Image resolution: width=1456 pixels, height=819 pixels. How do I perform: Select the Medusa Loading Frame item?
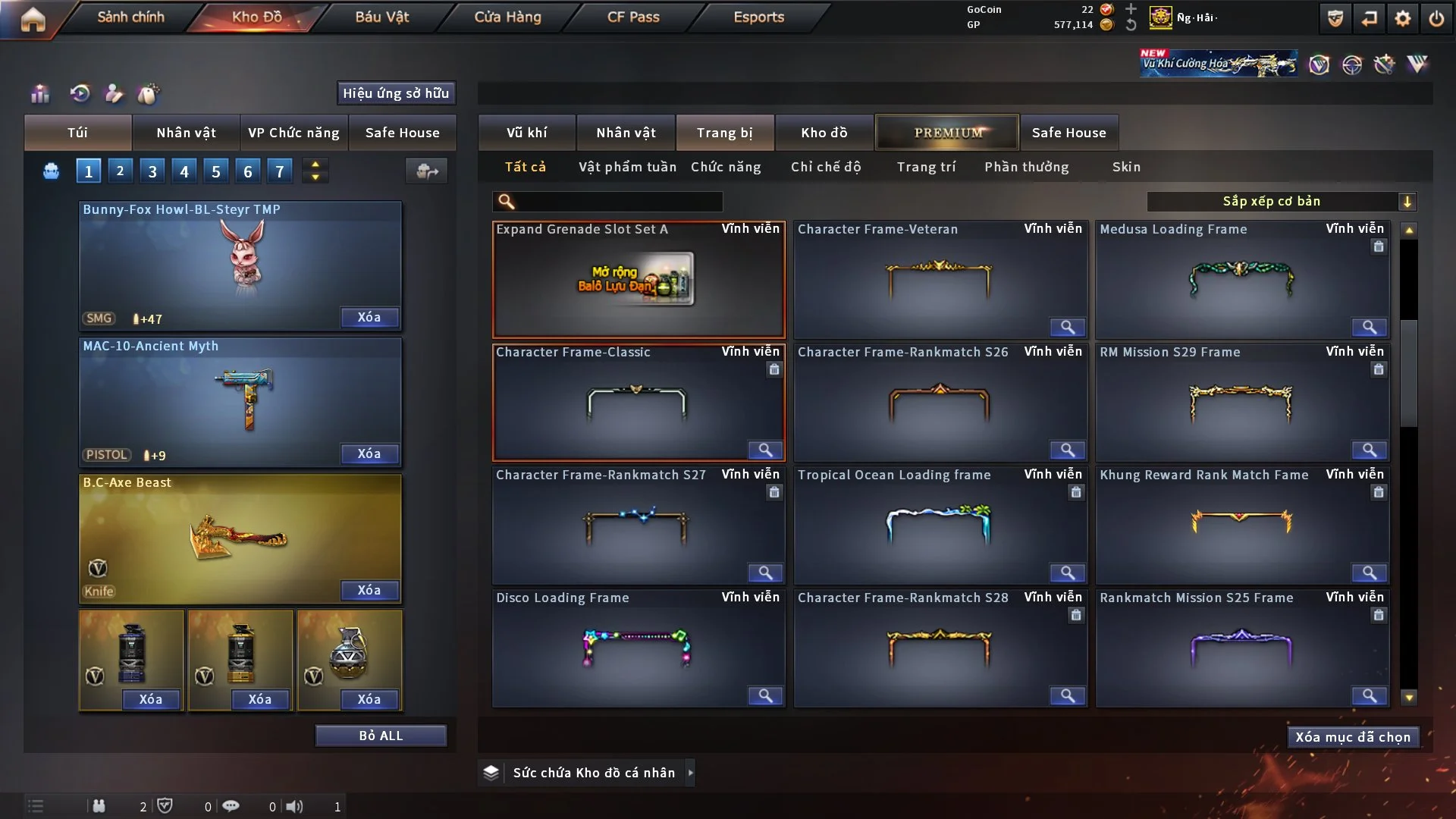[1241, 281]
